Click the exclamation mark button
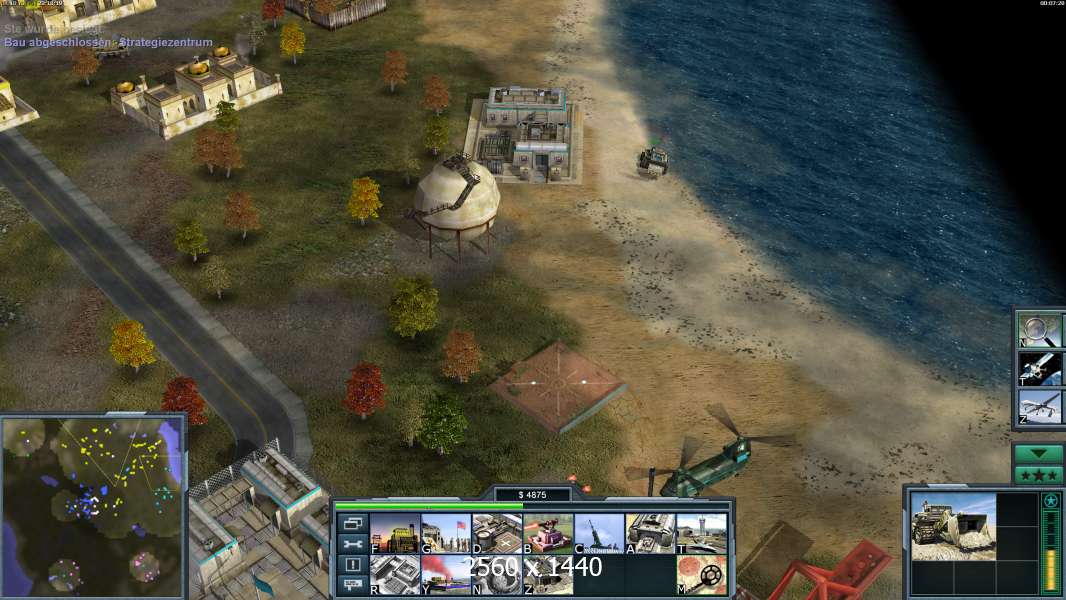This screenshot has height=600, width=1066. [352, 565]
